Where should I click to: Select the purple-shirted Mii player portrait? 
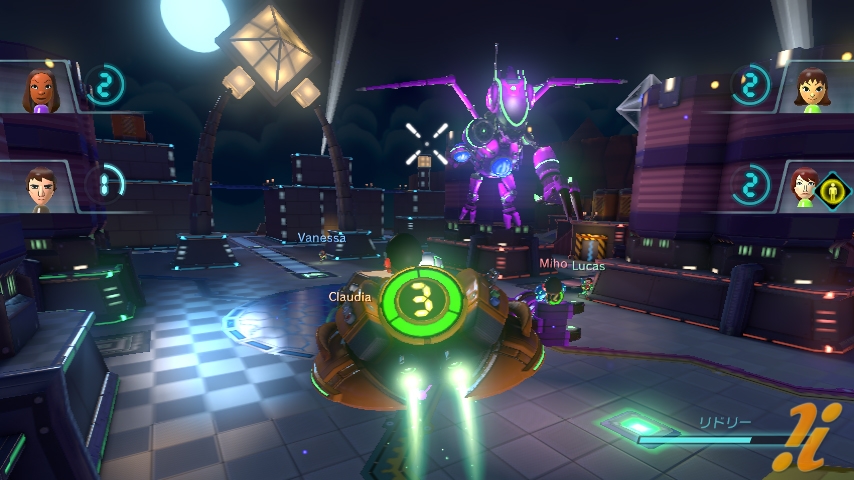pyautogui.click(x=40, y=89)
